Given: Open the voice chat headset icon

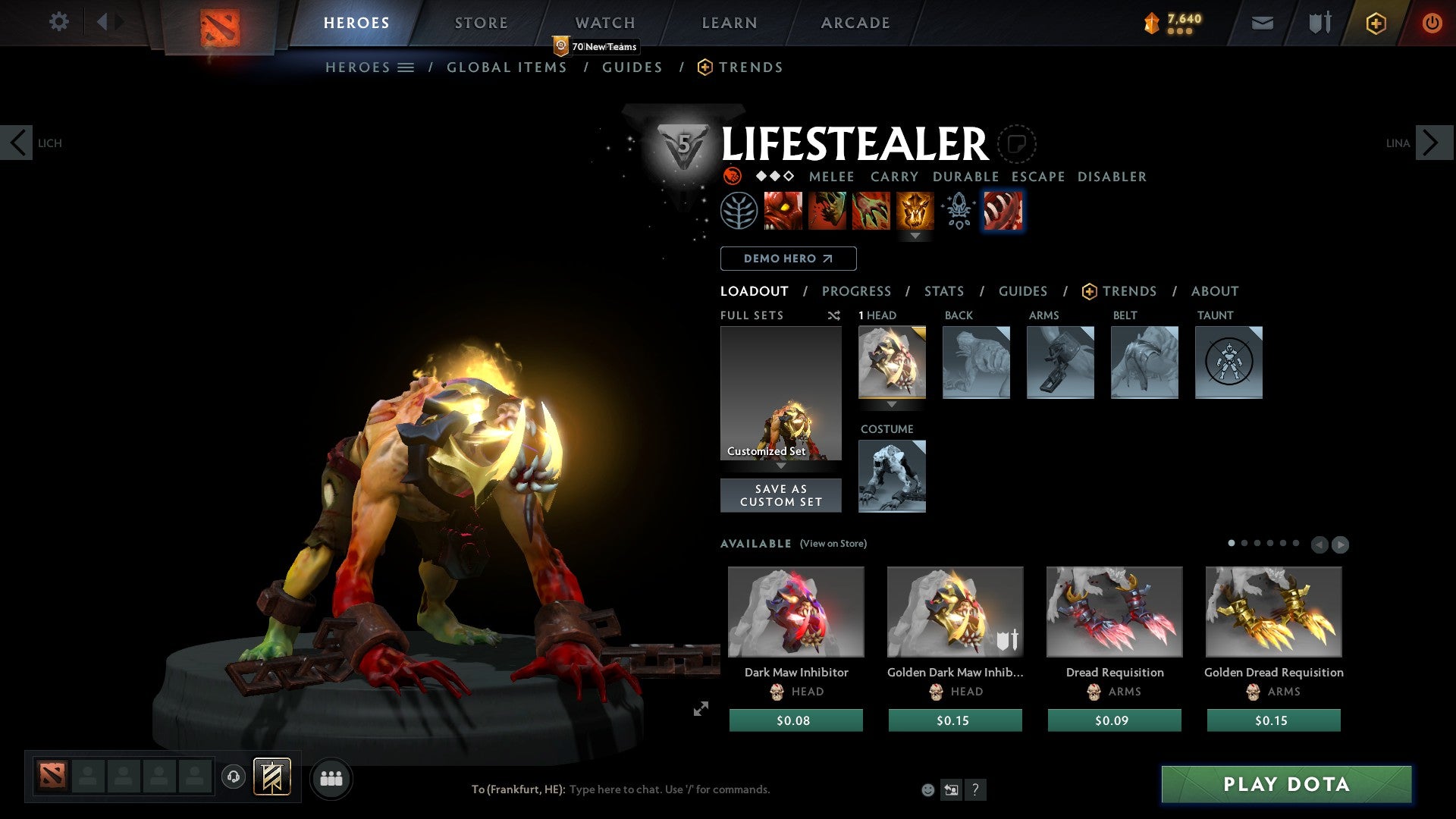Looking at the screenshot, I should tap(233, 777).
